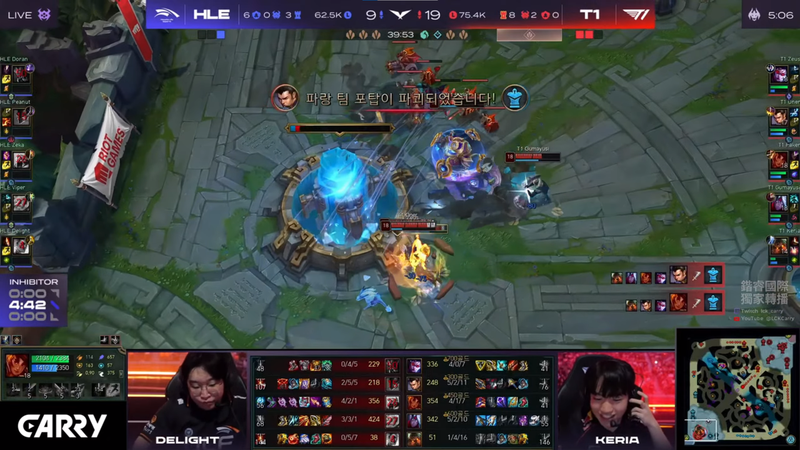Click the minimap
Image resolution: width=800 pixels, height=450 pixels.
pos(738,389)
